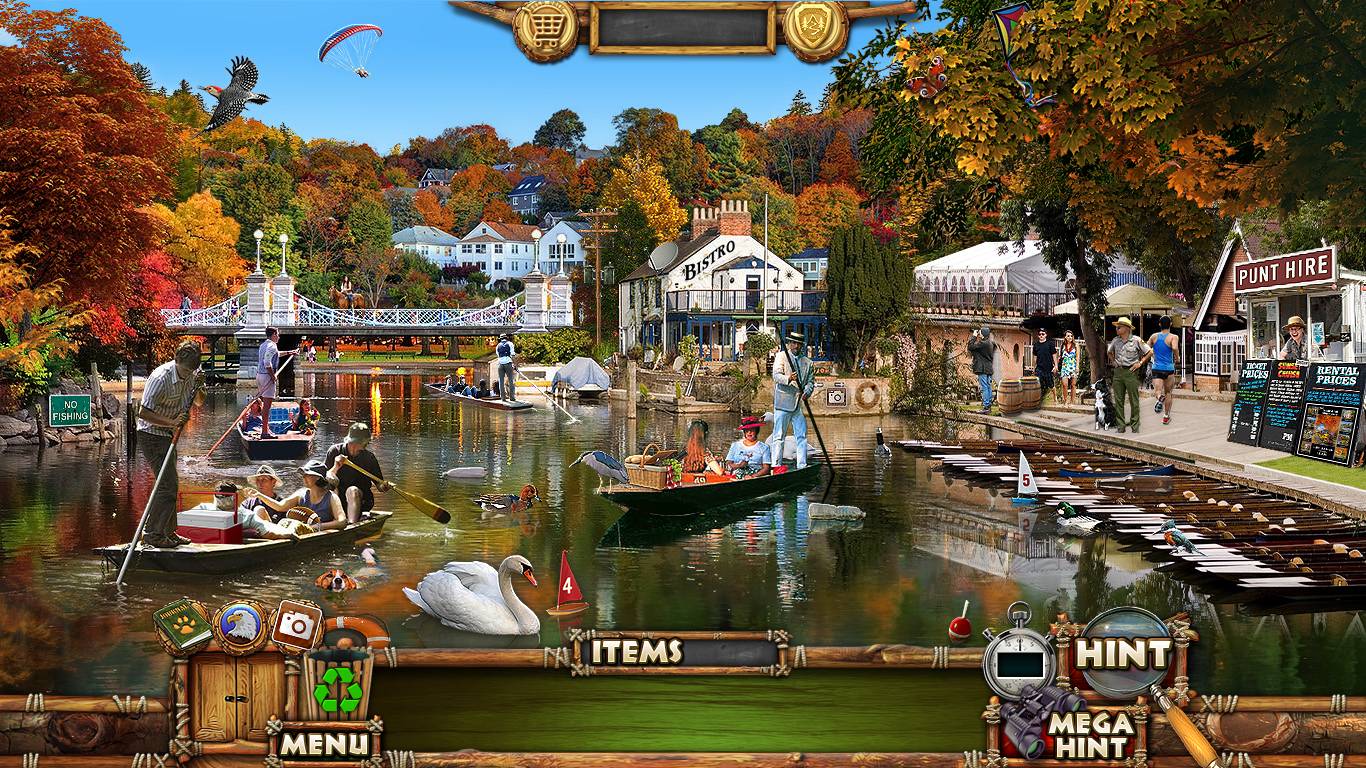Open the green paw-print journal
This screenshot has height=768, width=1366.
point(182,625)
